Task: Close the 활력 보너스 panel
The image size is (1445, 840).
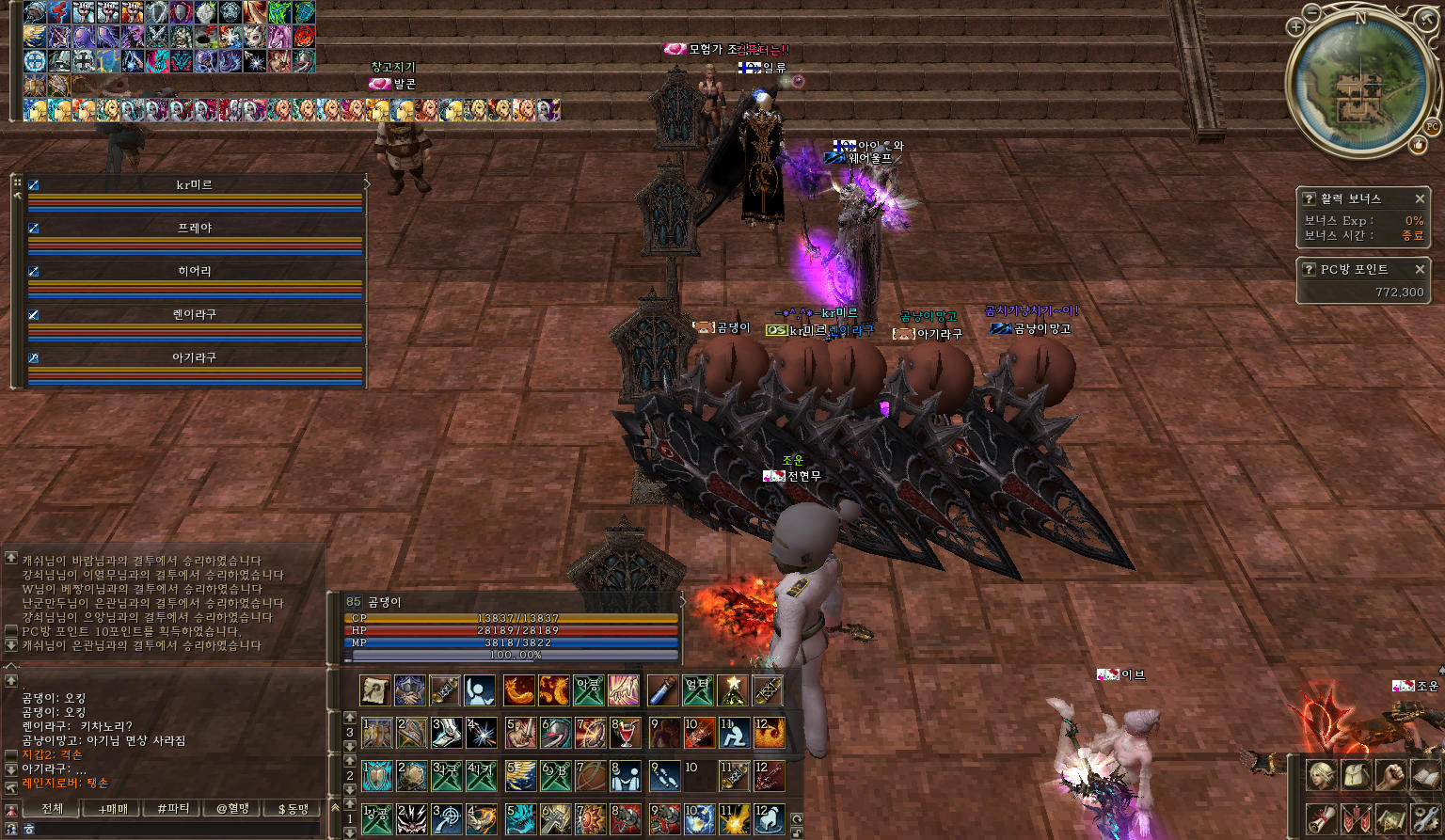Action: point(1420,198)
